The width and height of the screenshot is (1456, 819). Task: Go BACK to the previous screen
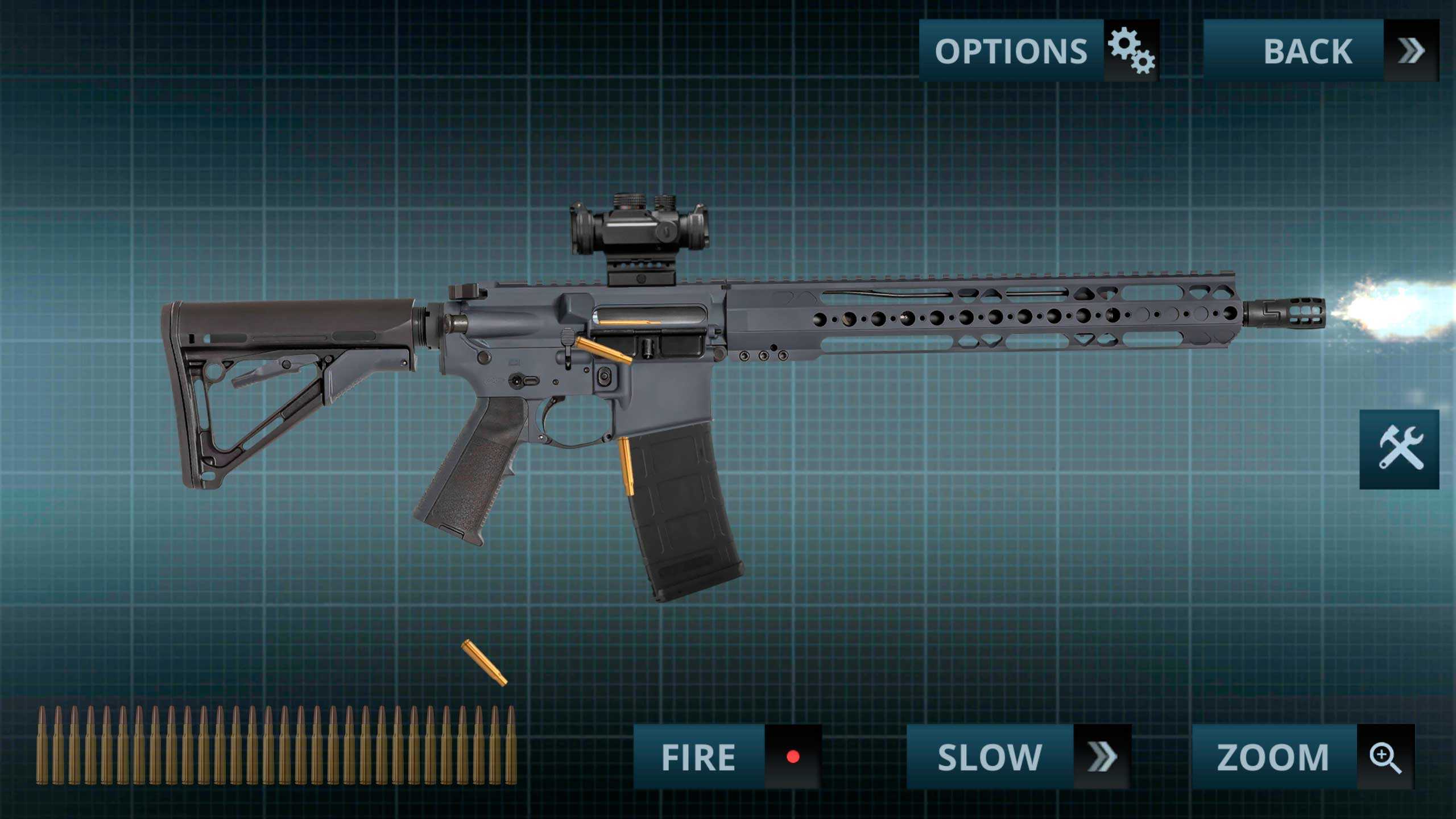1321,51
